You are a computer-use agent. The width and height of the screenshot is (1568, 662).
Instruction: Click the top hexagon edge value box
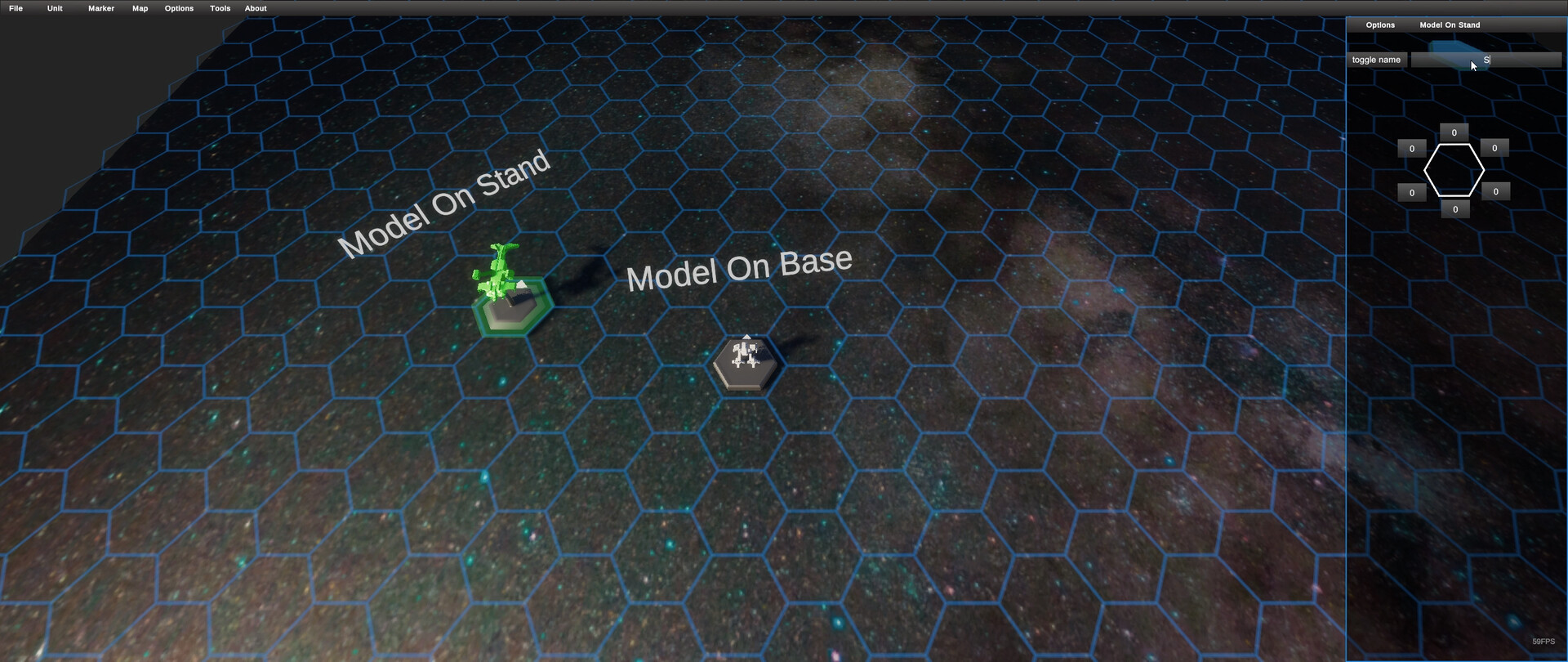[x=1454, y=132]
